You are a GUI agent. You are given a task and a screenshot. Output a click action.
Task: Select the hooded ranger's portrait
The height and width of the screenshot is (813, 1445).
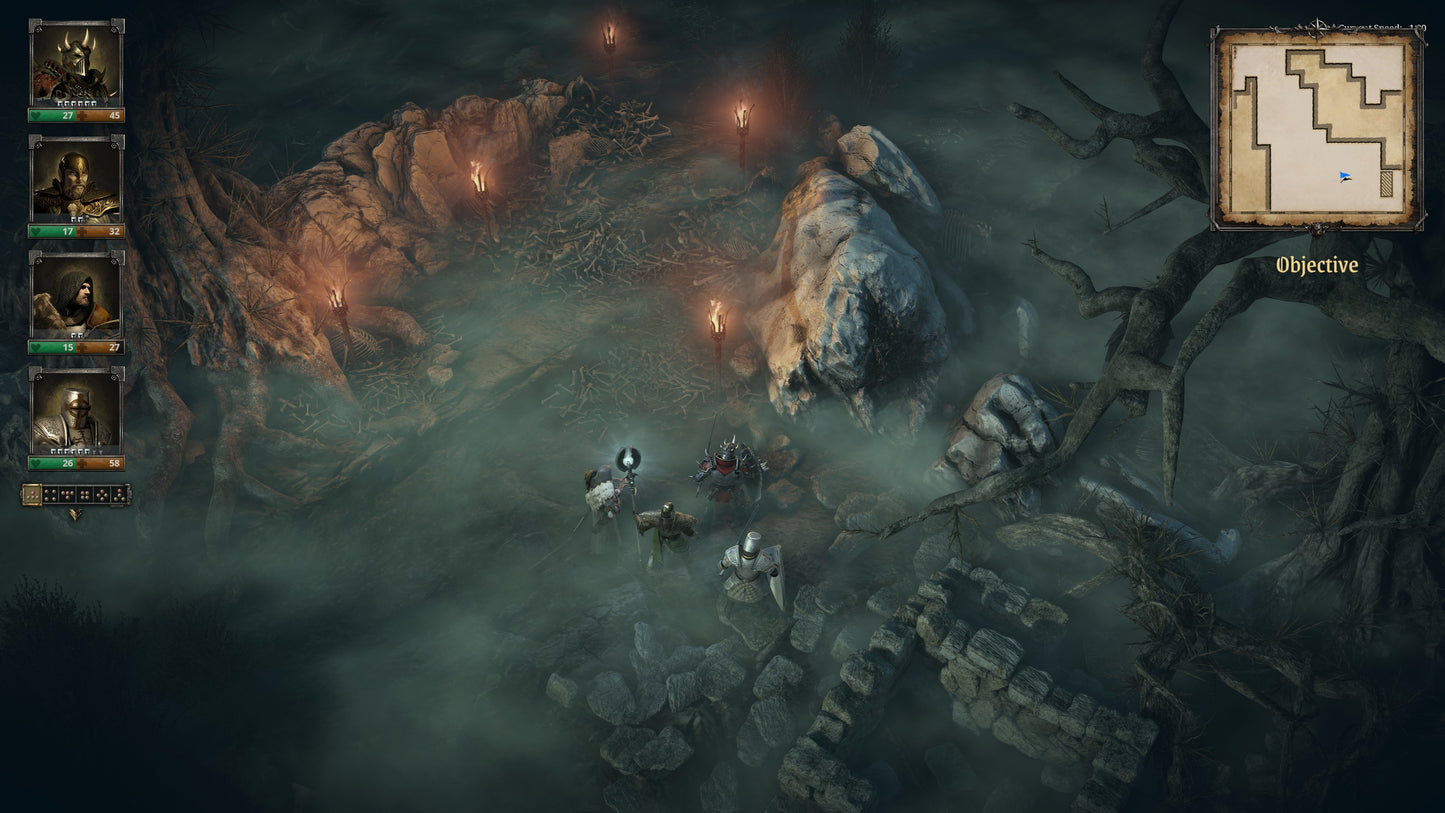75,297
